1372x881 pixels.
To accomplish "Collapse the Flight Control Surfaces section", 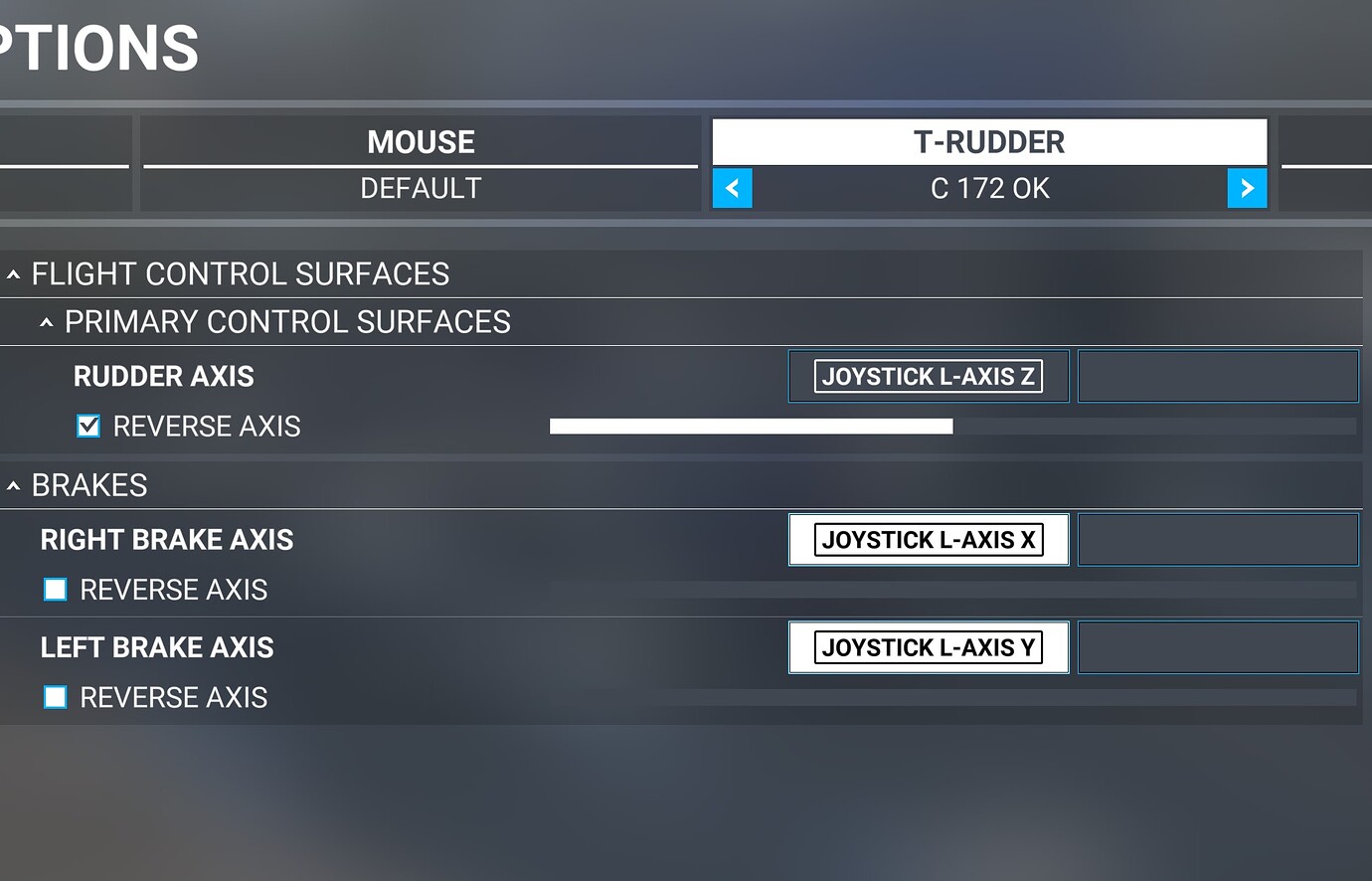I will (14, 274).
